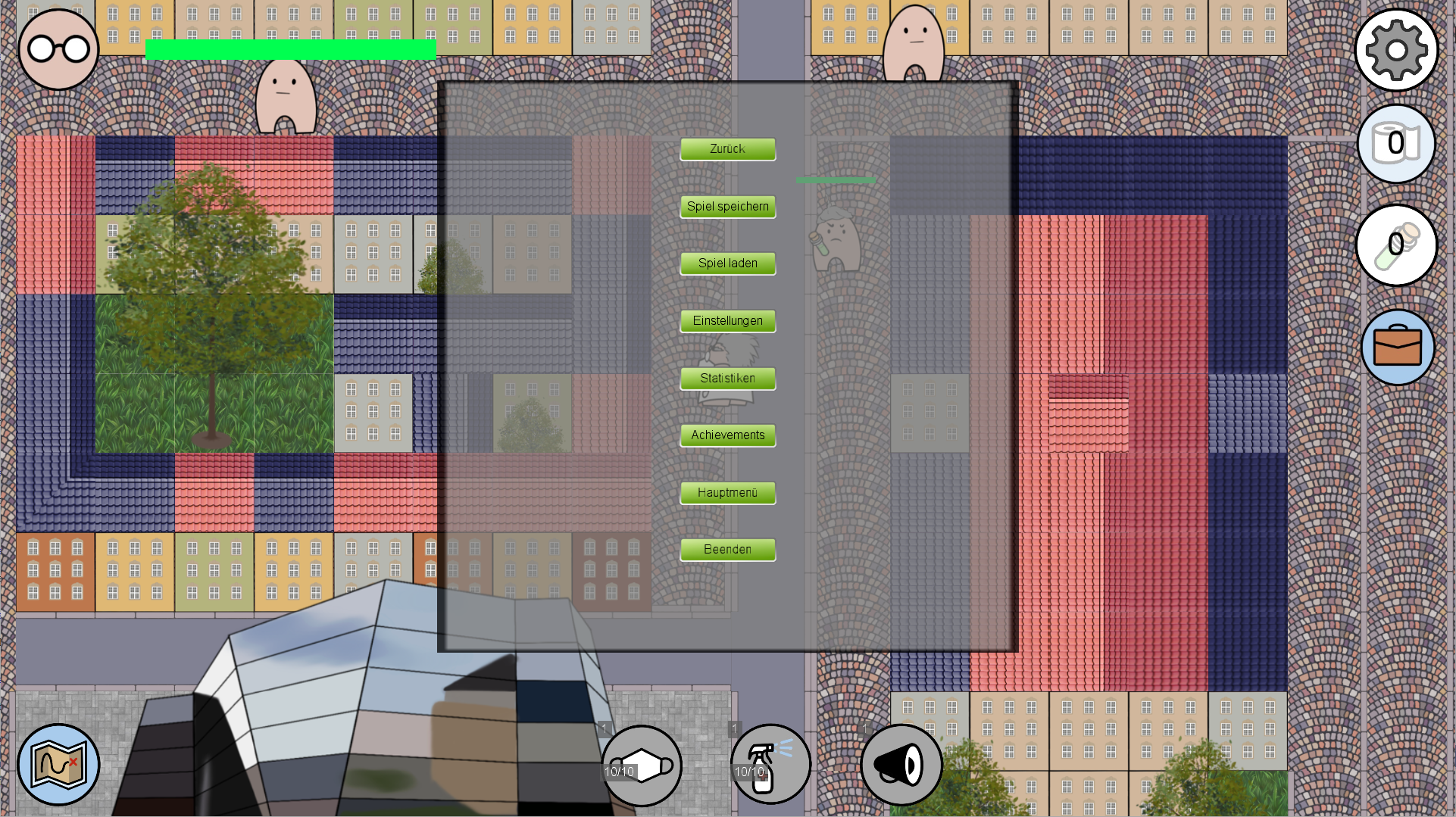Activate the face mask item
The width and height of the screenshot is (1456, 817).
642,766
